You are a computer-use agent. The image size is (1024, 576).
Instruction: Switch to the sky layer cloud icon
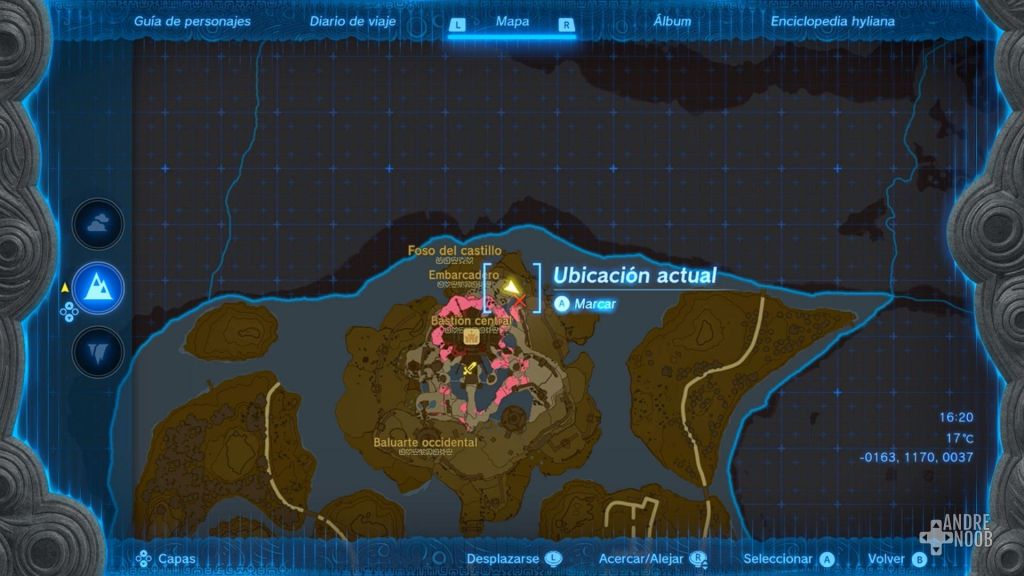point(98,225)
